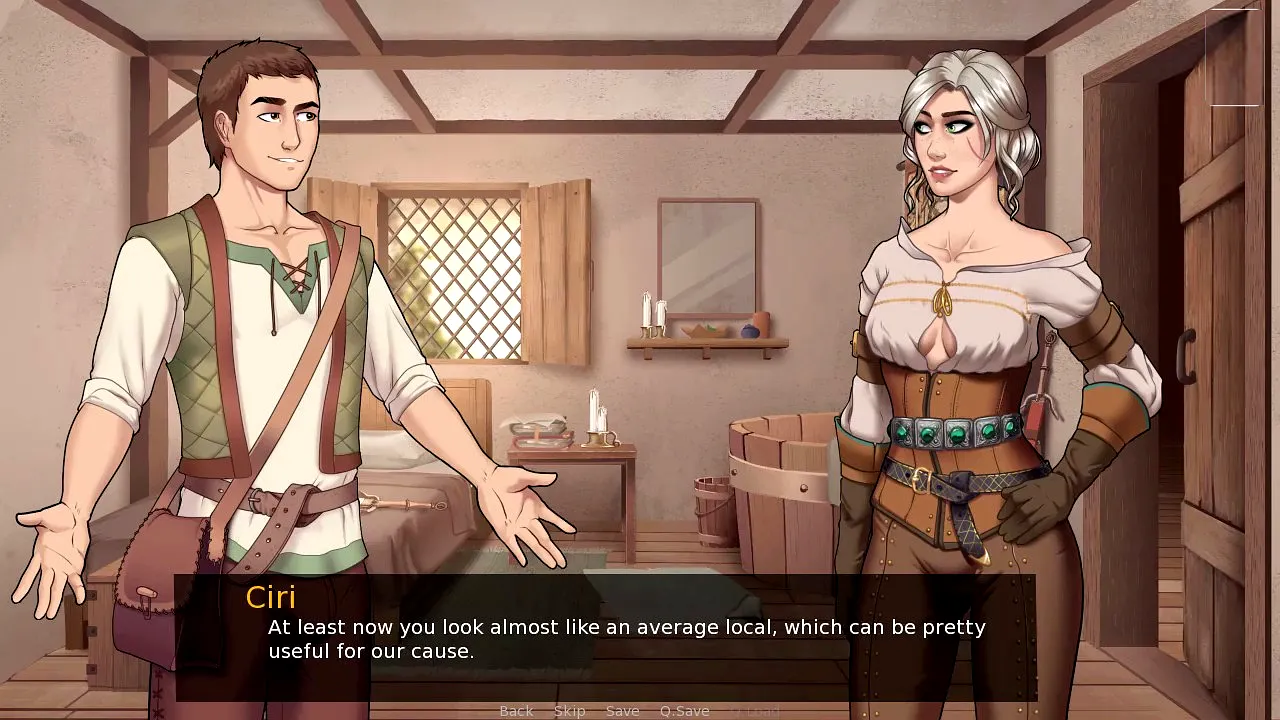Go back to the previous dialogue line

tap(516, 711)
